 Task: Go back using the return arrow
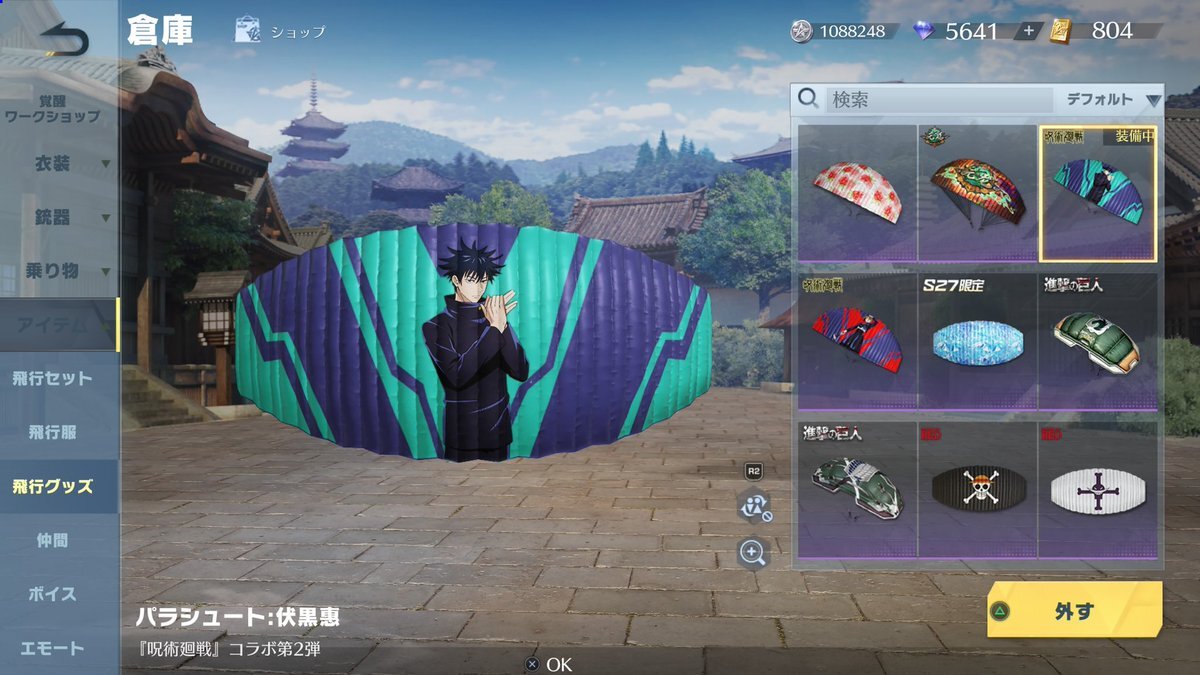64,40
